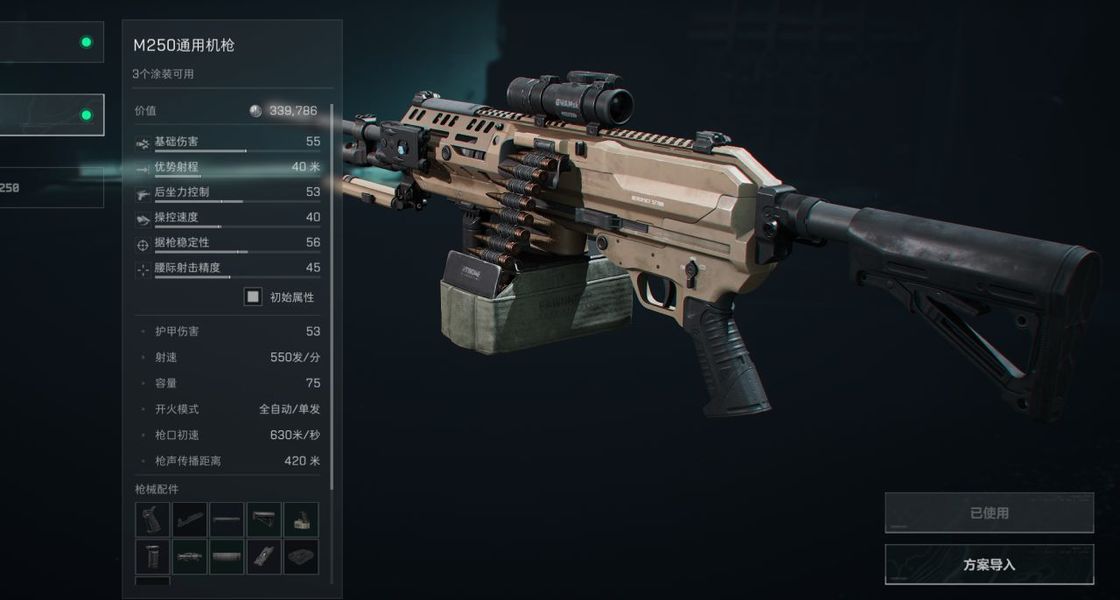Choose the buttstock attachment slot
The height and width of the screenshot is (600, 1120).
click(x=264, y=520)
